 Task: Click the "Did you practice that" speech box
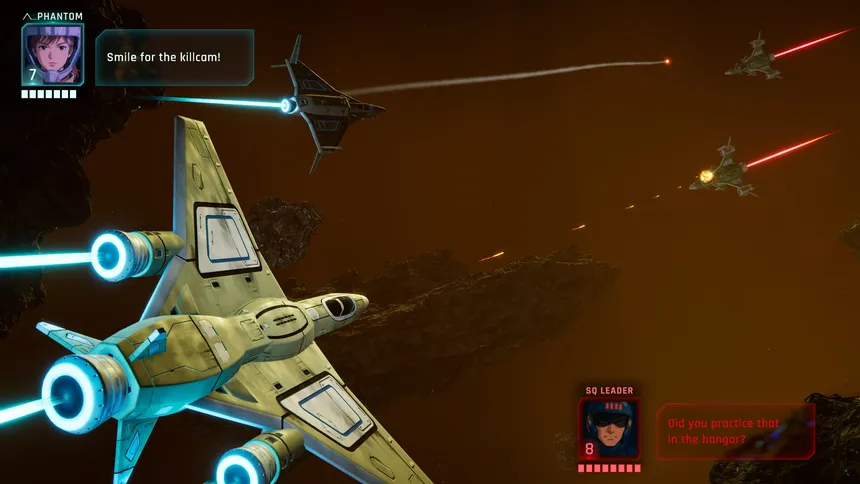(x=735, y=430)
